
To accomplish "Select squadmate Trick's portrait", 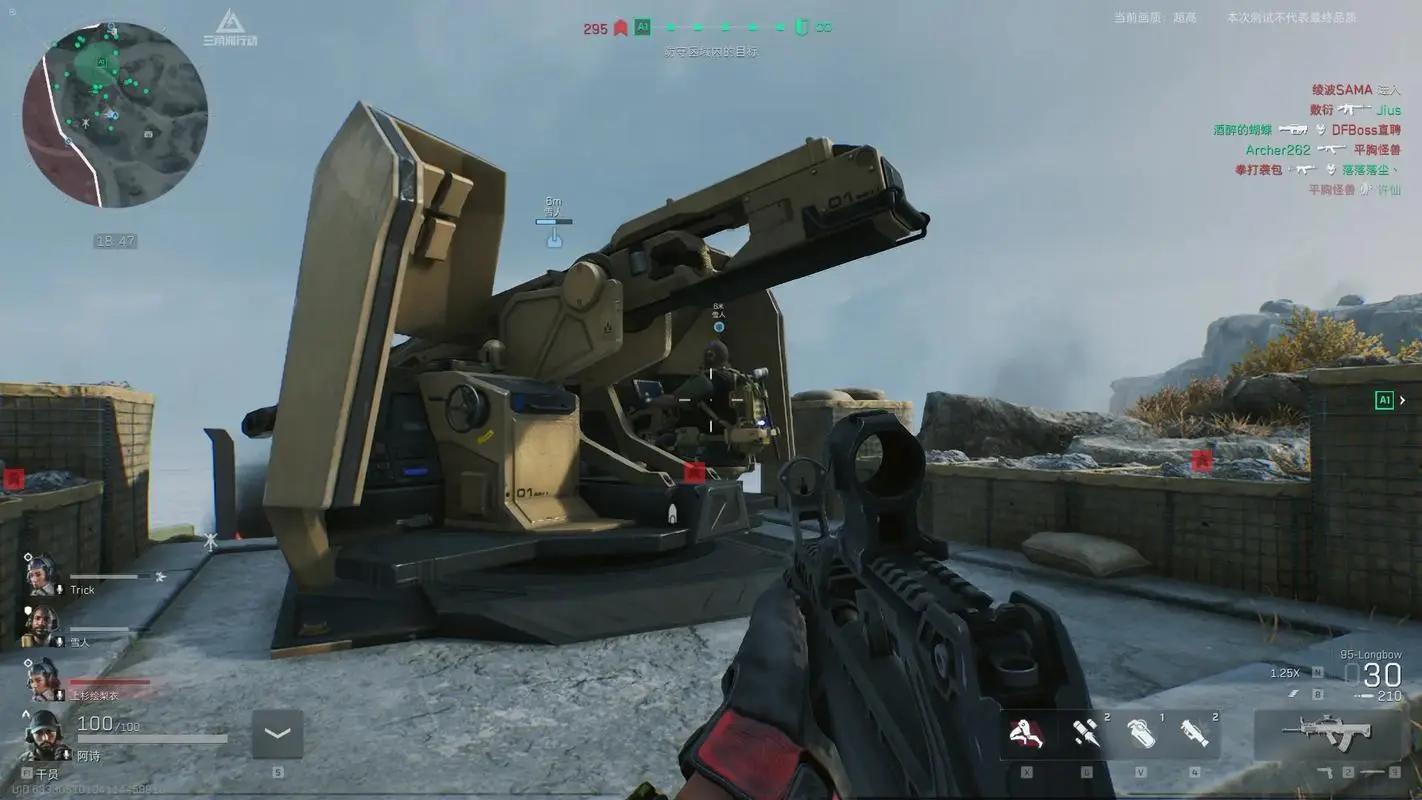I will coord(42,575).
